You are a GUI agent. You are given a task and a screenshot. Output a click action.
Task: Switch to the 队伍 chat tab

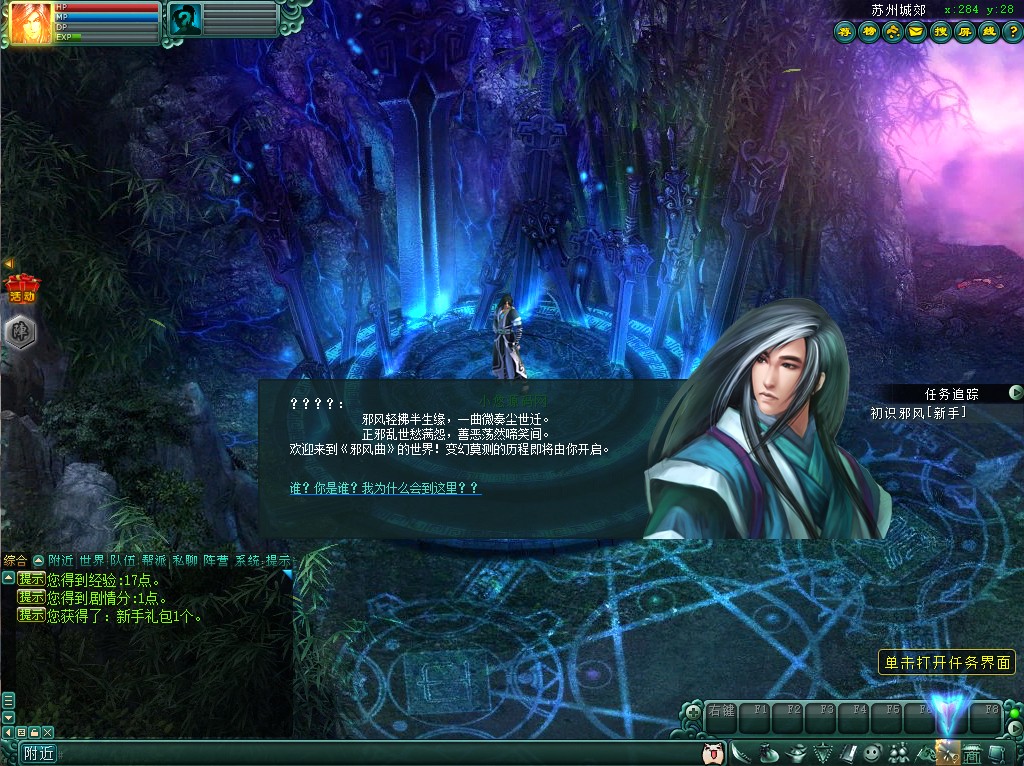click(x=123, y=561)
